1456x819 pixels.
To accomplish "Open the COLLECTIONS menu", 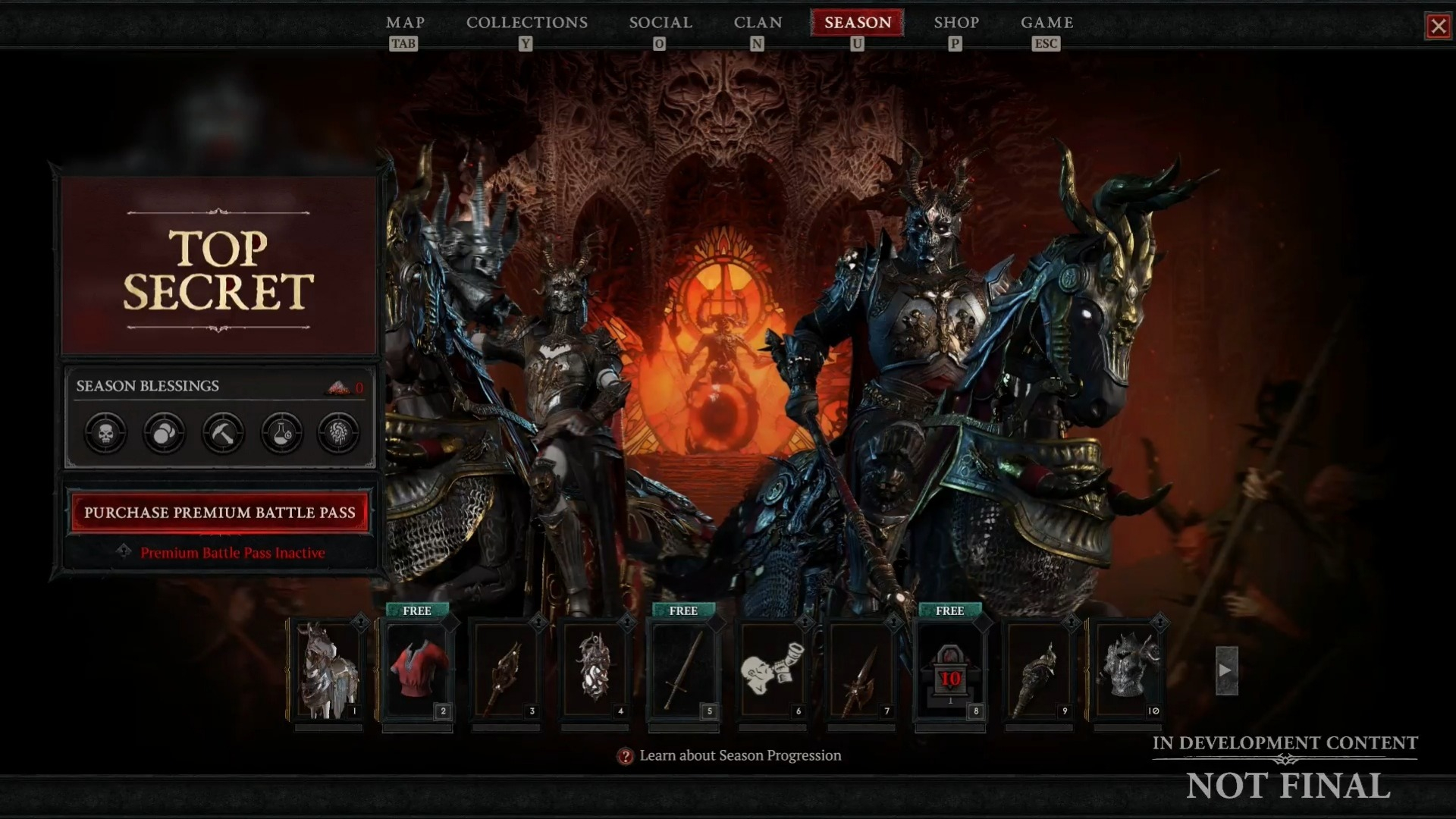I will [x=527, y=23].
